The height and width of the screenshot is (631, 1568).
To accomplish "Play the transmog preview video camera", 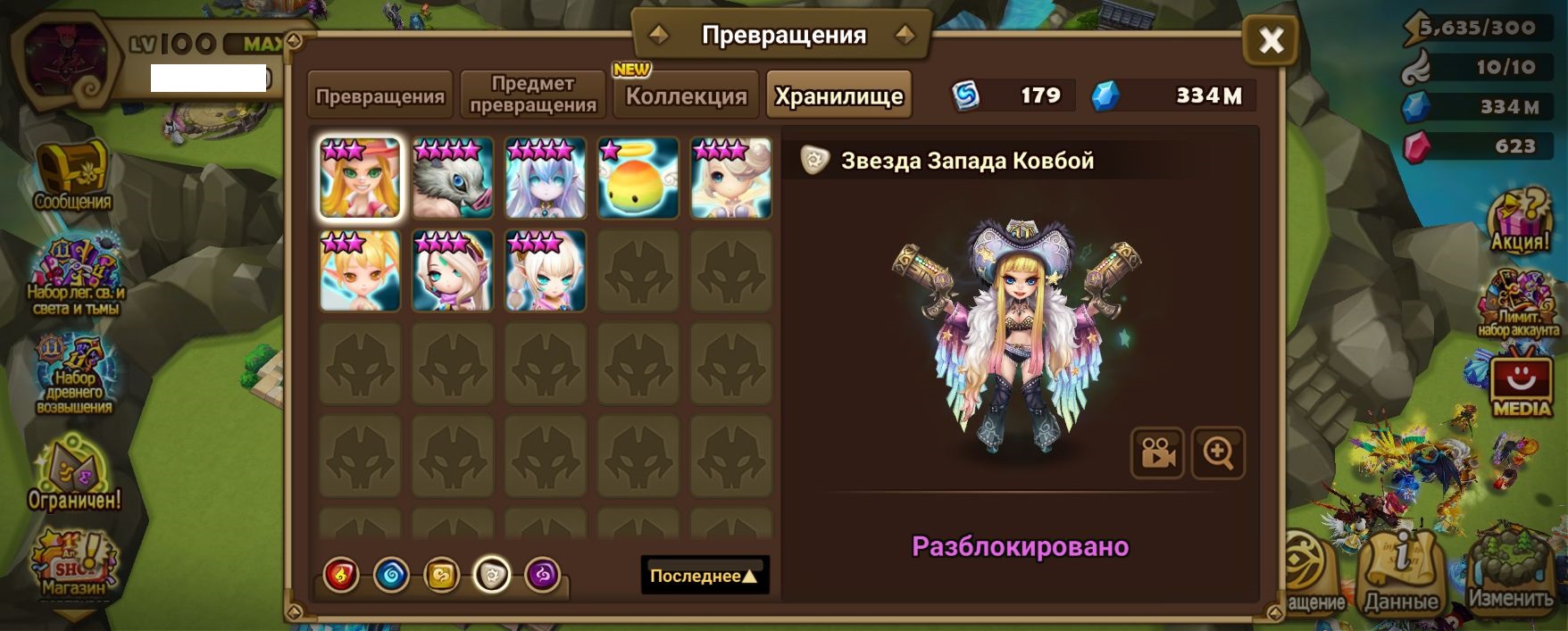I will coord(1157,453).
